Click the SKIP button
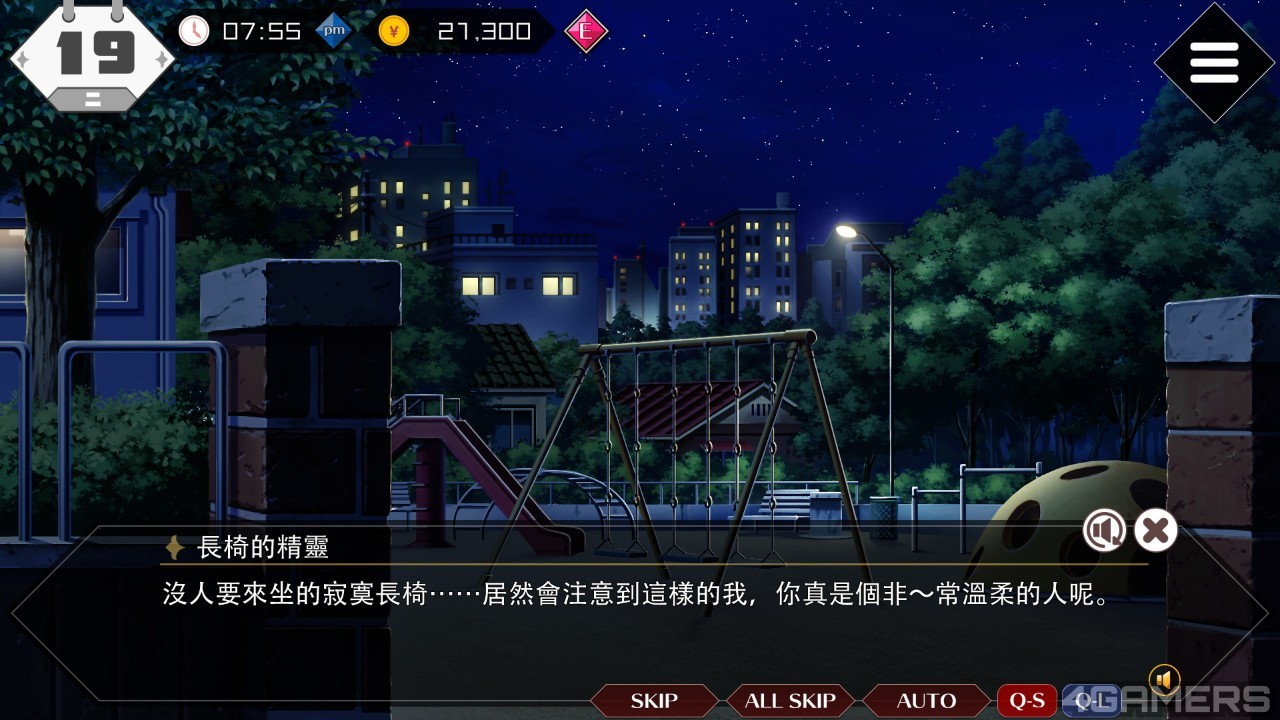 click(x=654, y=701)
